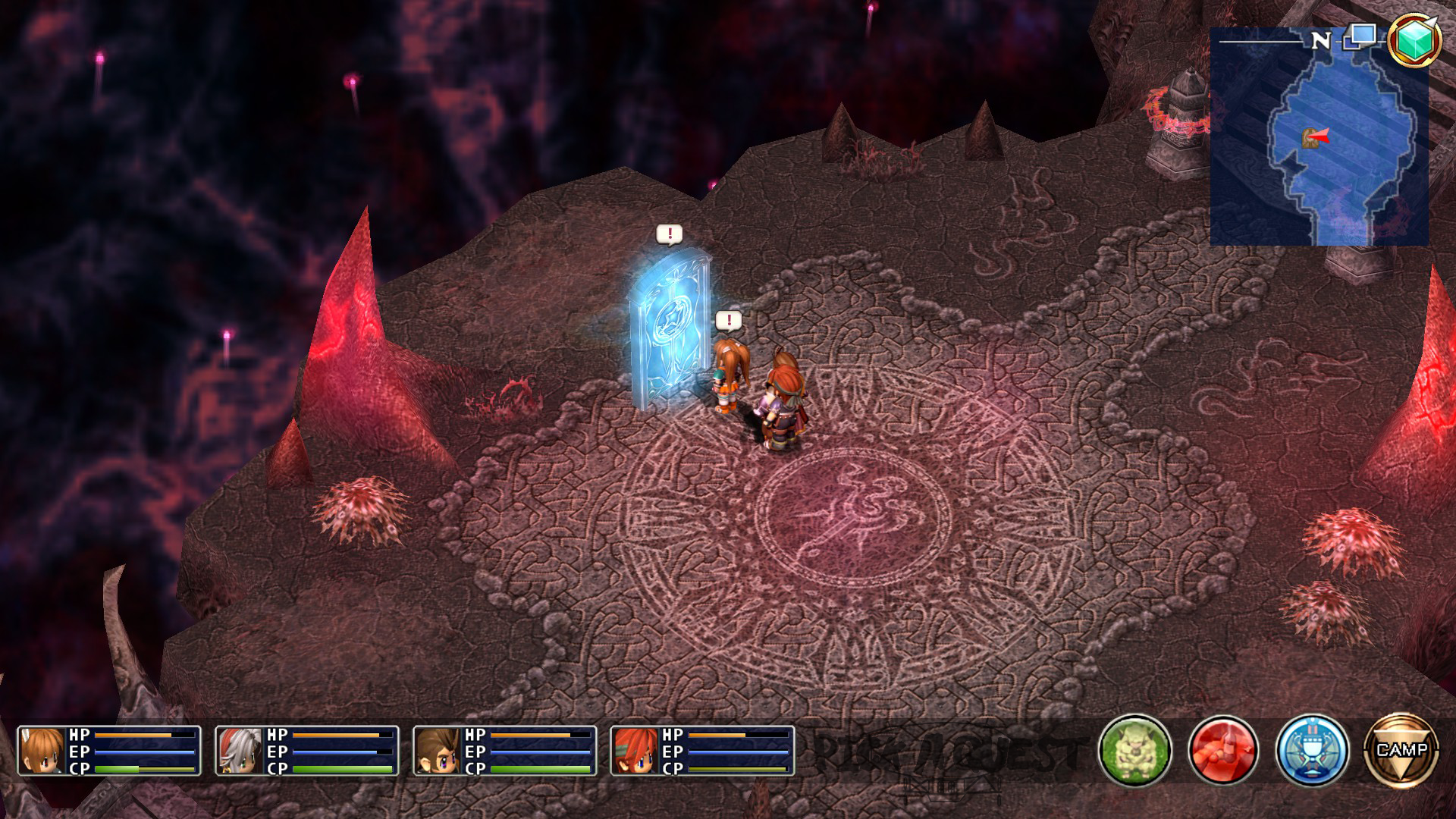
Task: Click the blue orbment device icon
Action: pos(1312,751)
